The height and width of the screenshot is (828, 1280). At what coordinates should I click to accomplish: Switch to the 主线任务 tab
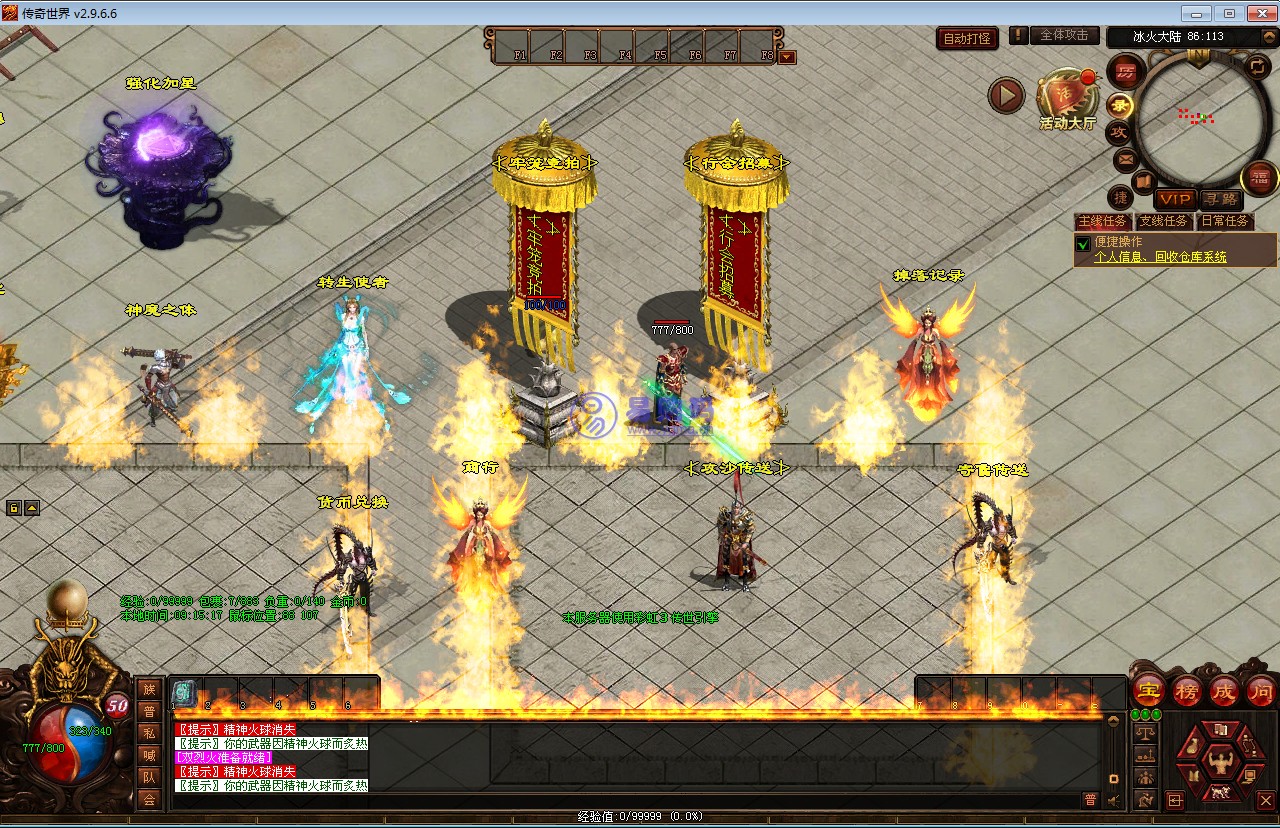tap(1102, 221)
